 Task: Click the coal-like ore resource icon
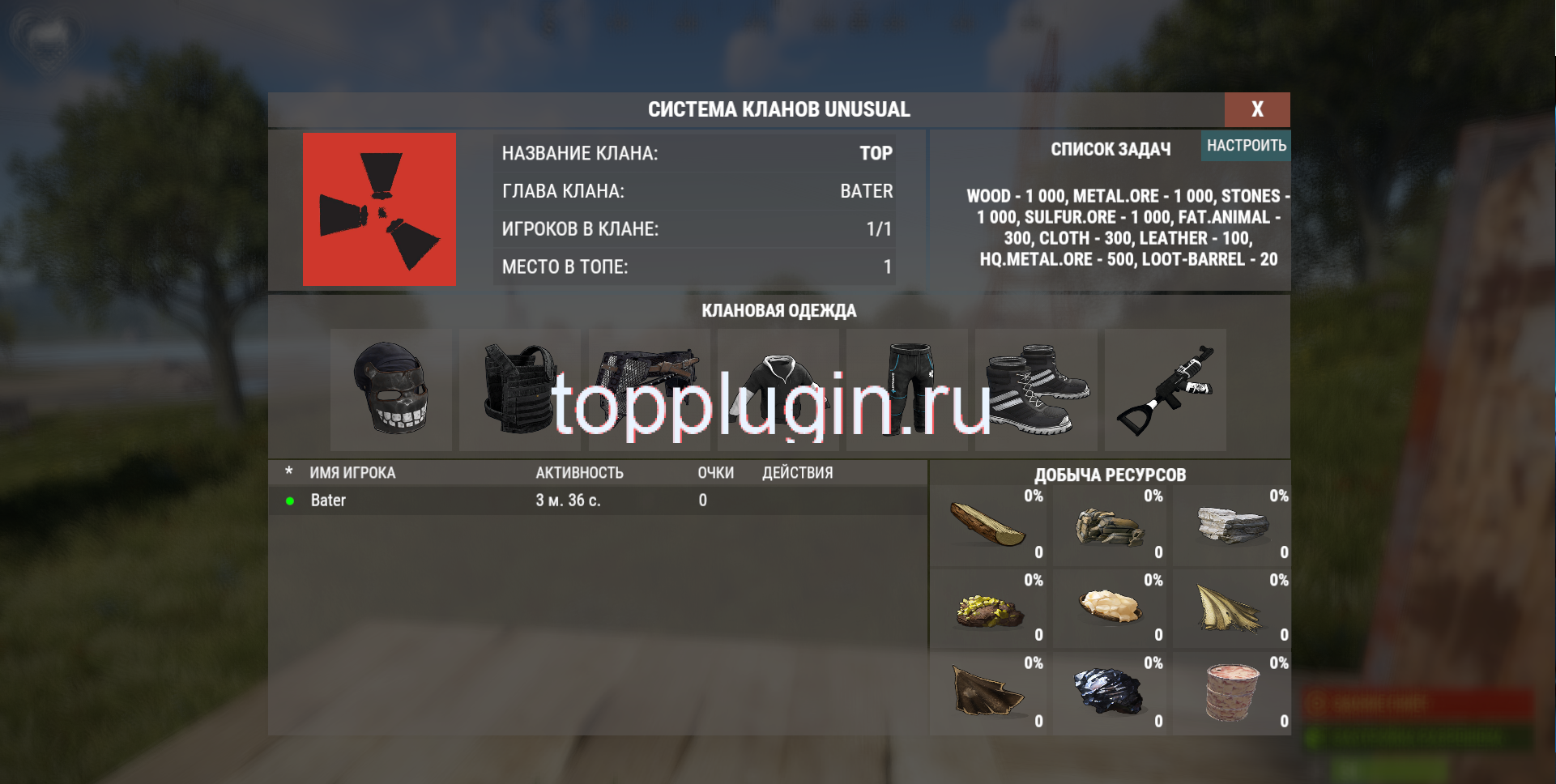point(1111,692)
